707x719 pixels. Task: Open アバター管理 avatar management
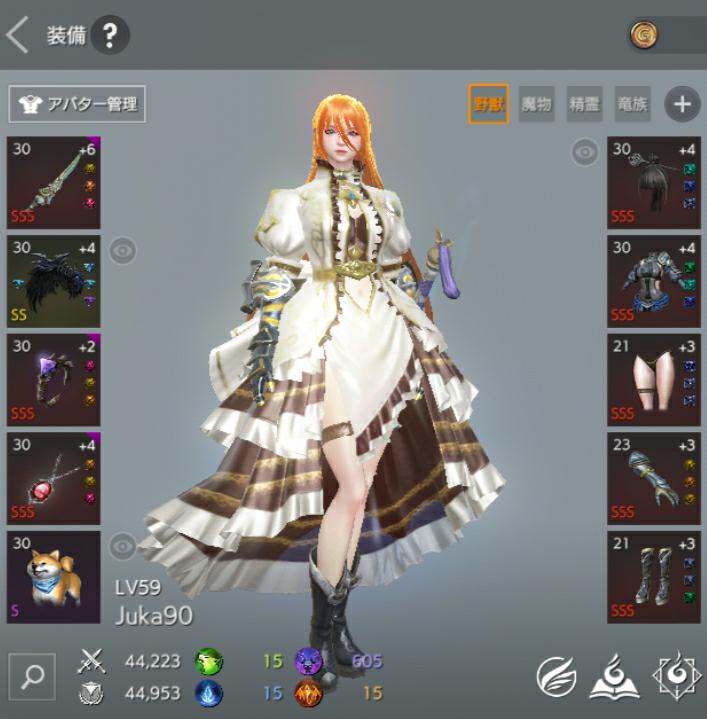77,103
